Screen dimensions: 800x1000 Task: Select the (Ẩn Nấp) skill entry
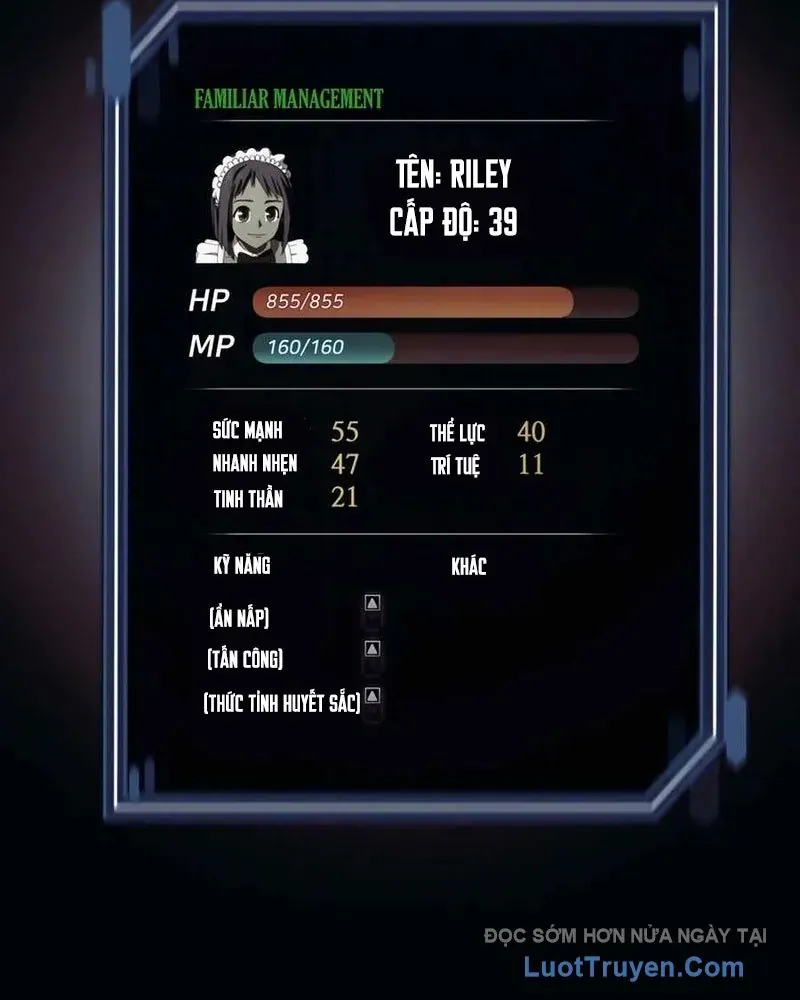coord(239,618)
